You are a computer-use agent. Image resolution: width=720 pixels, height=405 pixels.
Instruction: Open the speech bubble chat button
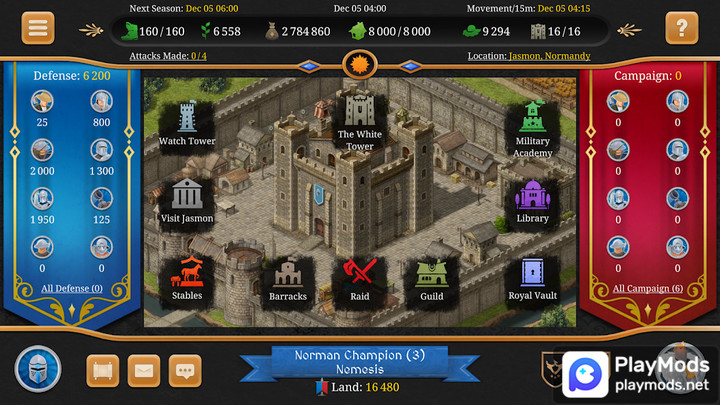(185, 371)
